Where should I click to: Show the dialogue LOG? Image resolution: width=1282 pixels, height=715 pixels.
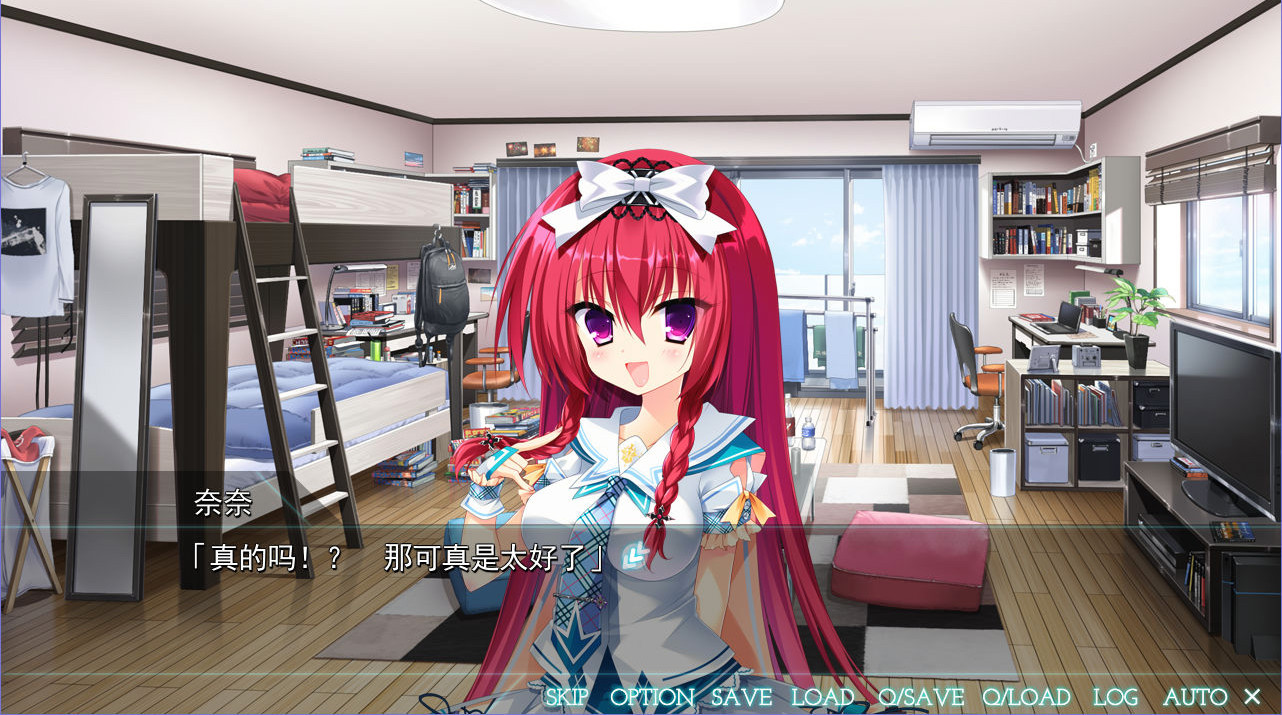click(x=1115, y=697)
